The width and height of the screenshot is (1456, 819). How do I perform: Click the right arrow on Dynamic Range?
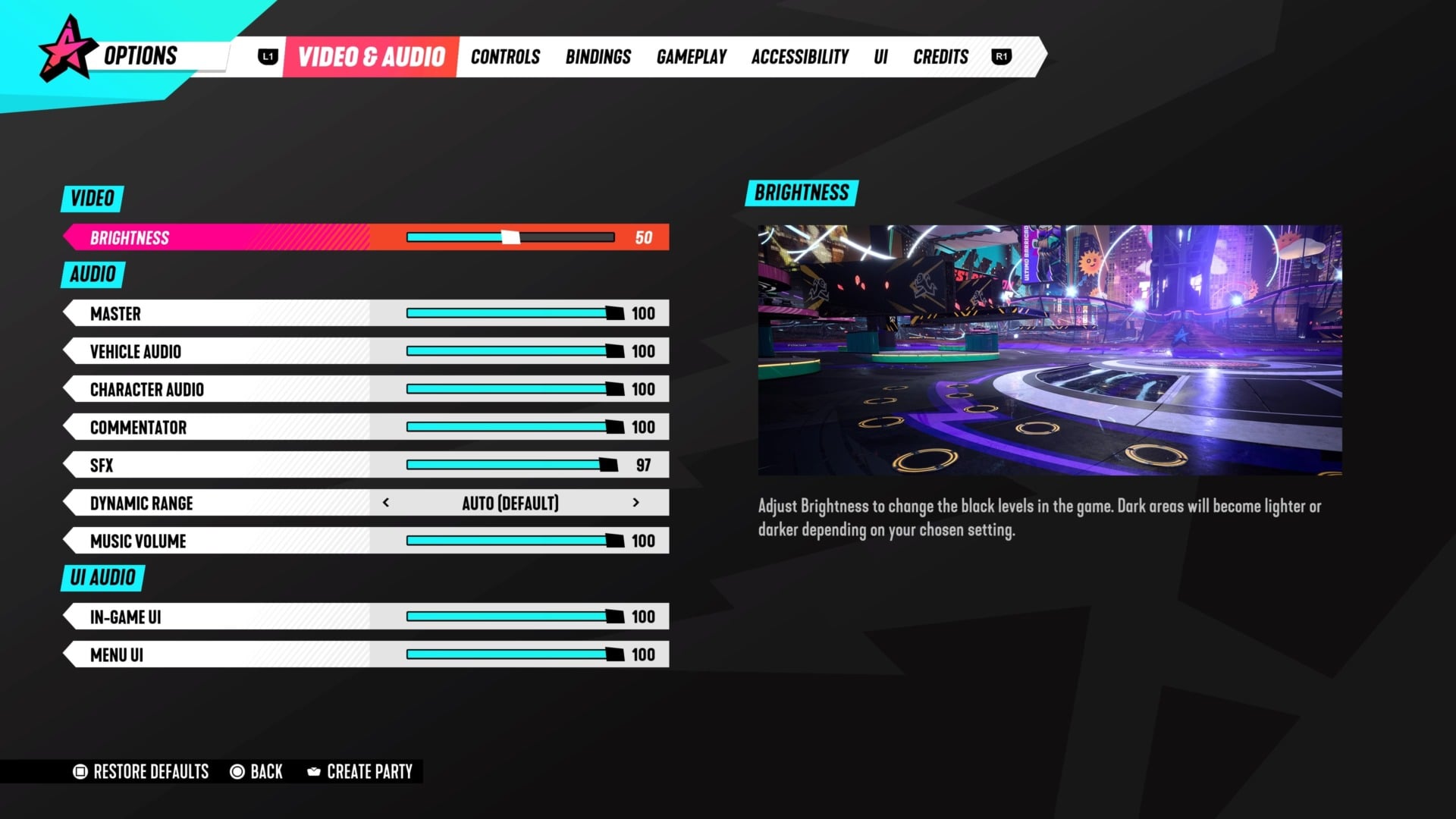point(636,502)
